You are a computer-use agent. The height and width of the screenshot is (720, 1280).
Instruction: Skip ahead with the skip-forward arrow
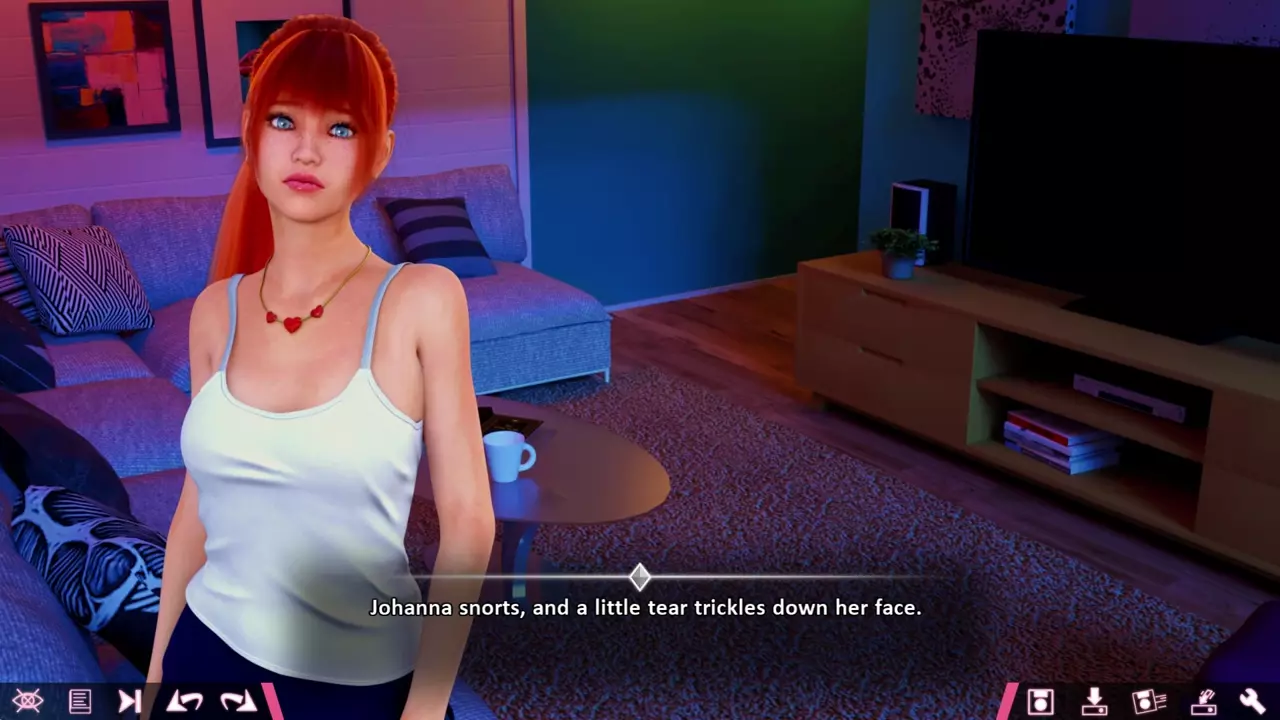tap(130, 701)
